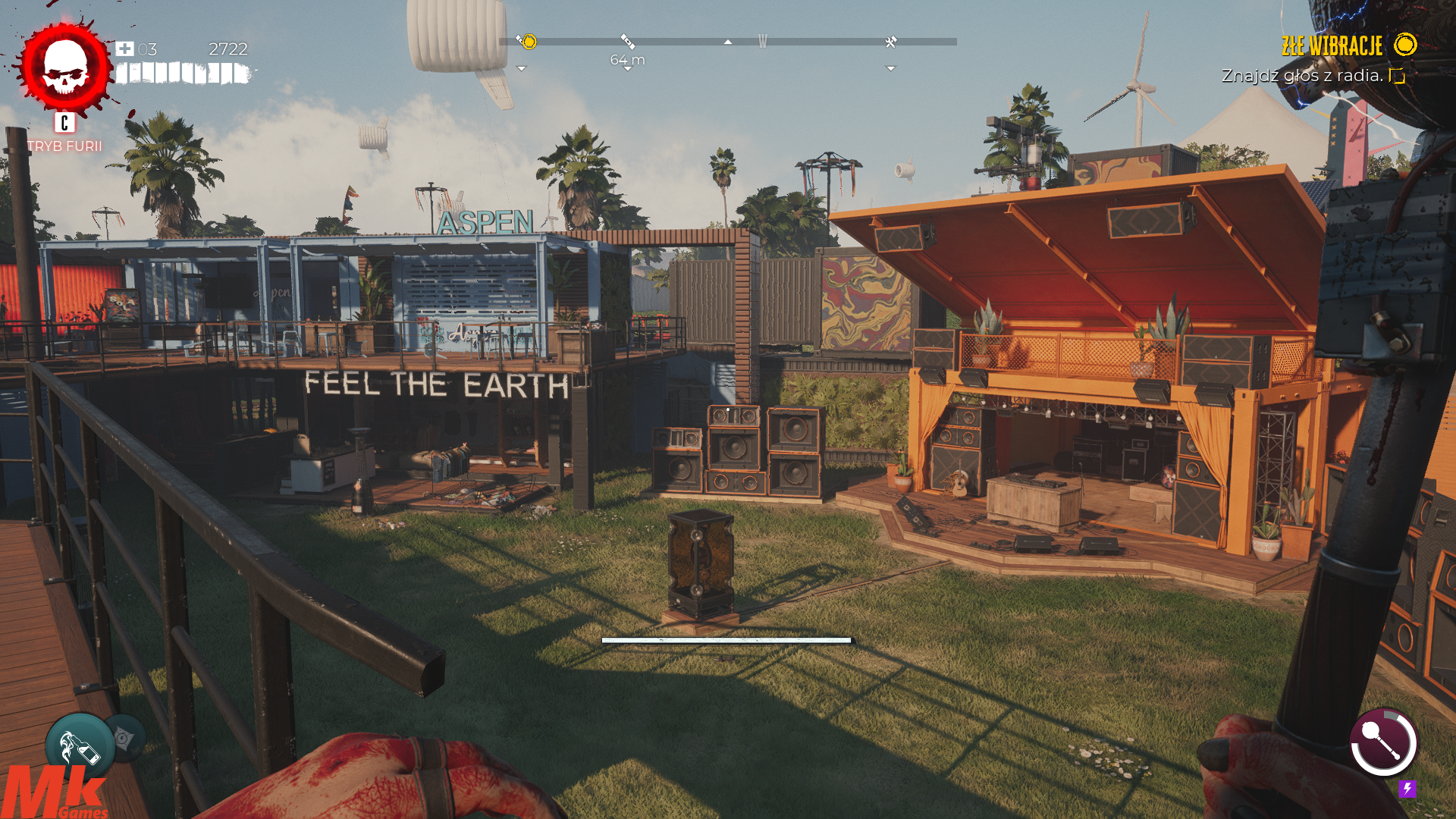Click the purple lightning bolt icon
Screen dimensions: 1456x819
coord(1407,789)
